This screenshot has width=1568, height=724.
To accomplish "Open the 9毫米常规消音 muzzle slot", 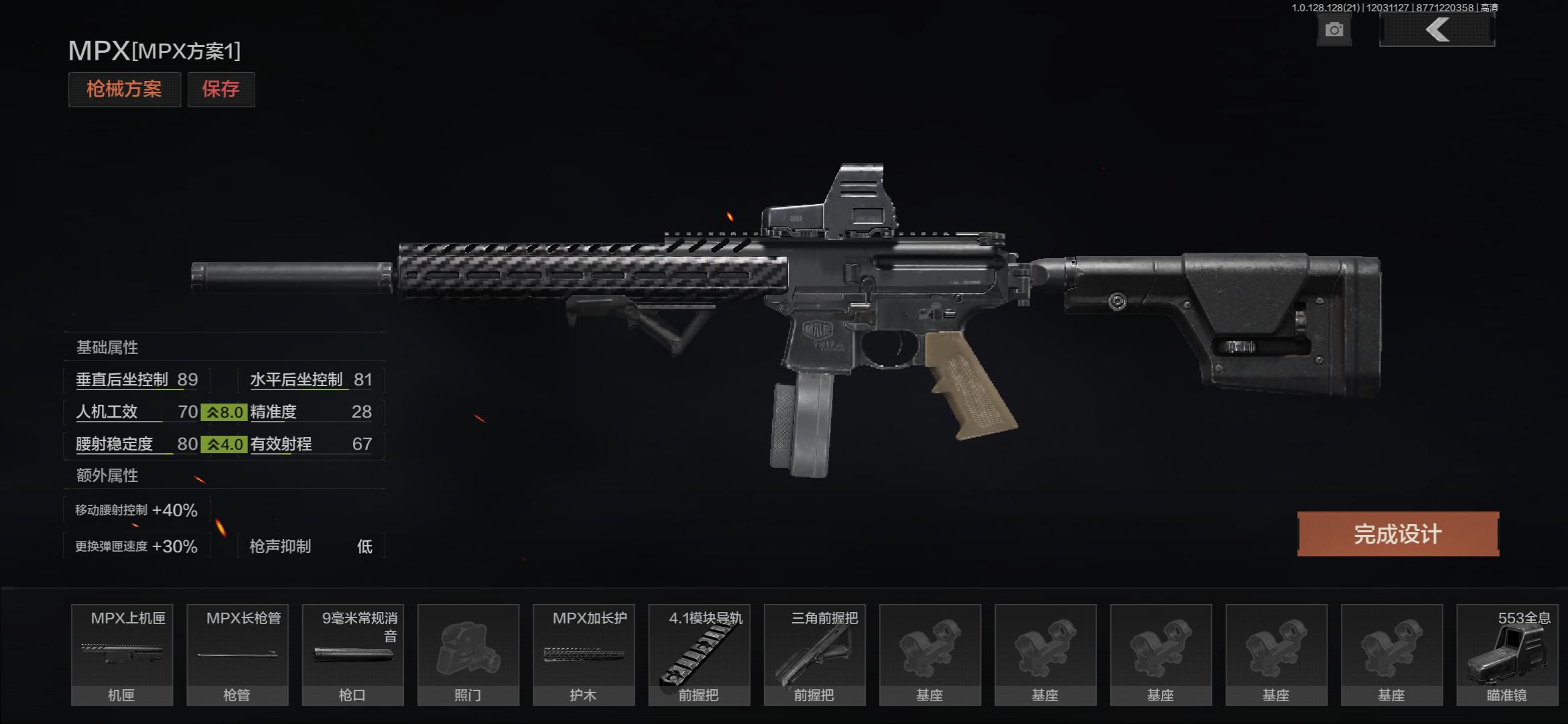I will click(352, 654).
